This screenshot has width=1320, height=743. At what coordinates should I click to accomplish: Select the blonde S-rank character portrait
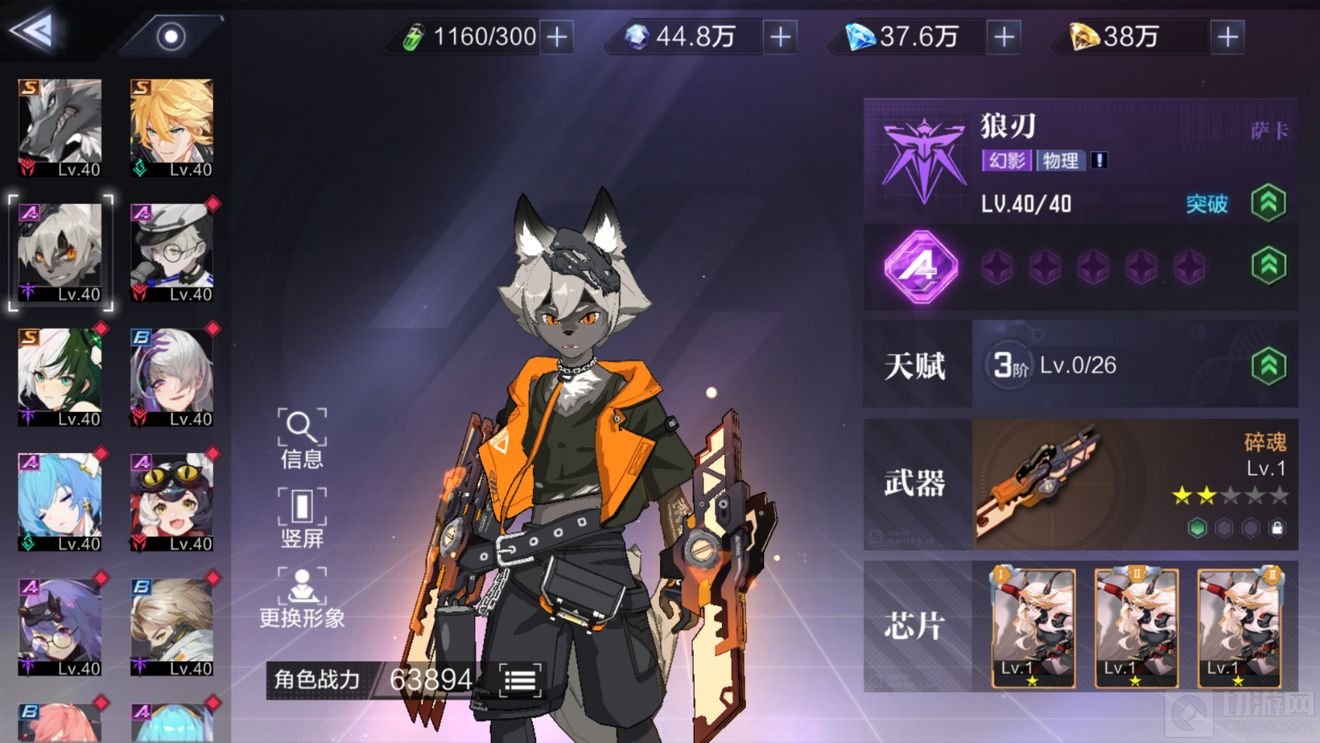(172, 129)
